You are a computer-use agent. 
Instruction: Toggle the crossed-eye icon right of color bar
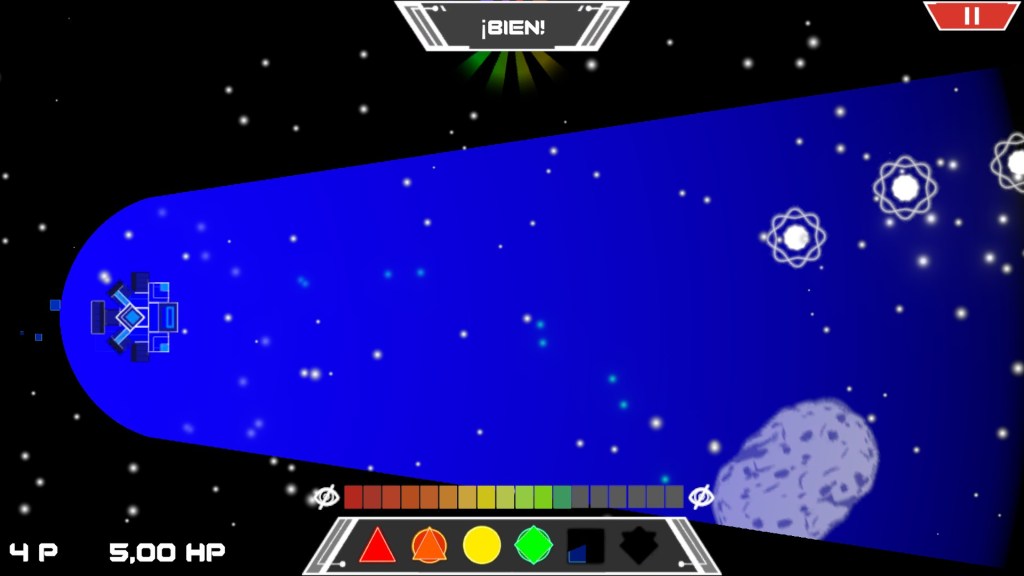click(701, 497)
